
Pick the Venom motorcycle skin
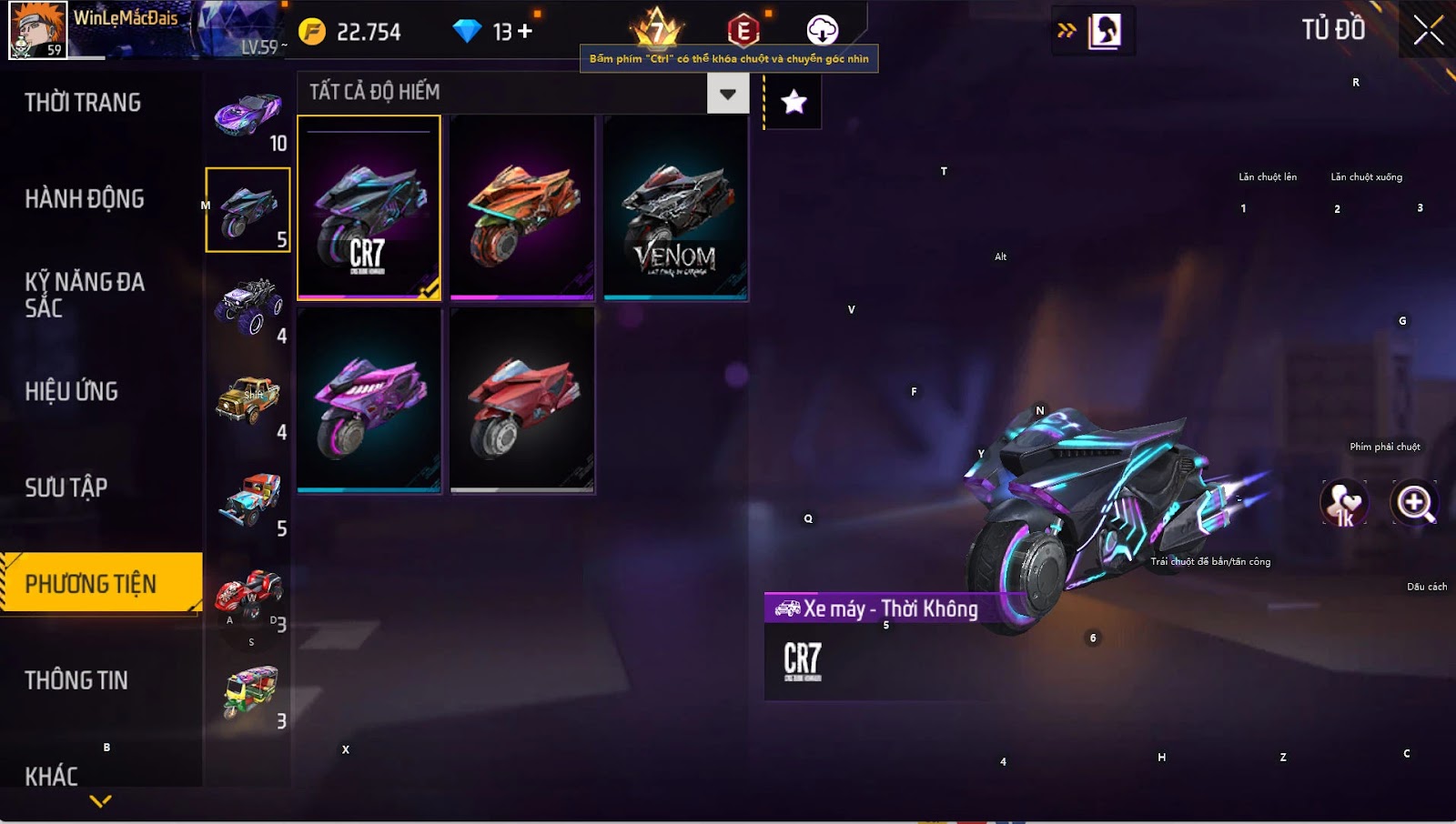[675, 207]
